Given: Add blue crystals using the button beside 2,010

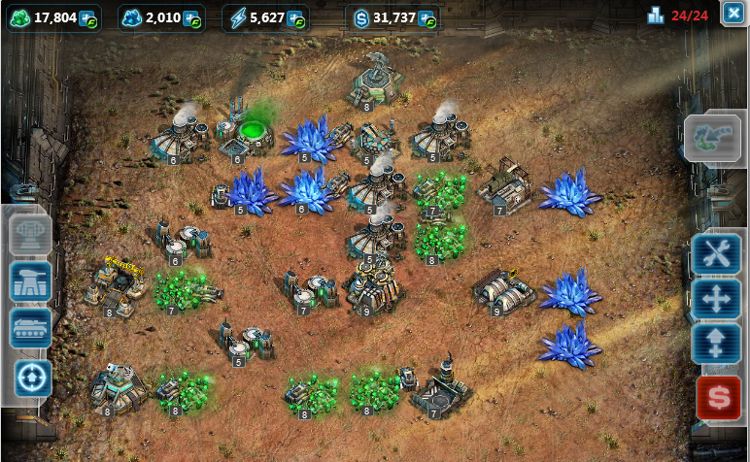Looking at the screenshot, I should [191, 18].
